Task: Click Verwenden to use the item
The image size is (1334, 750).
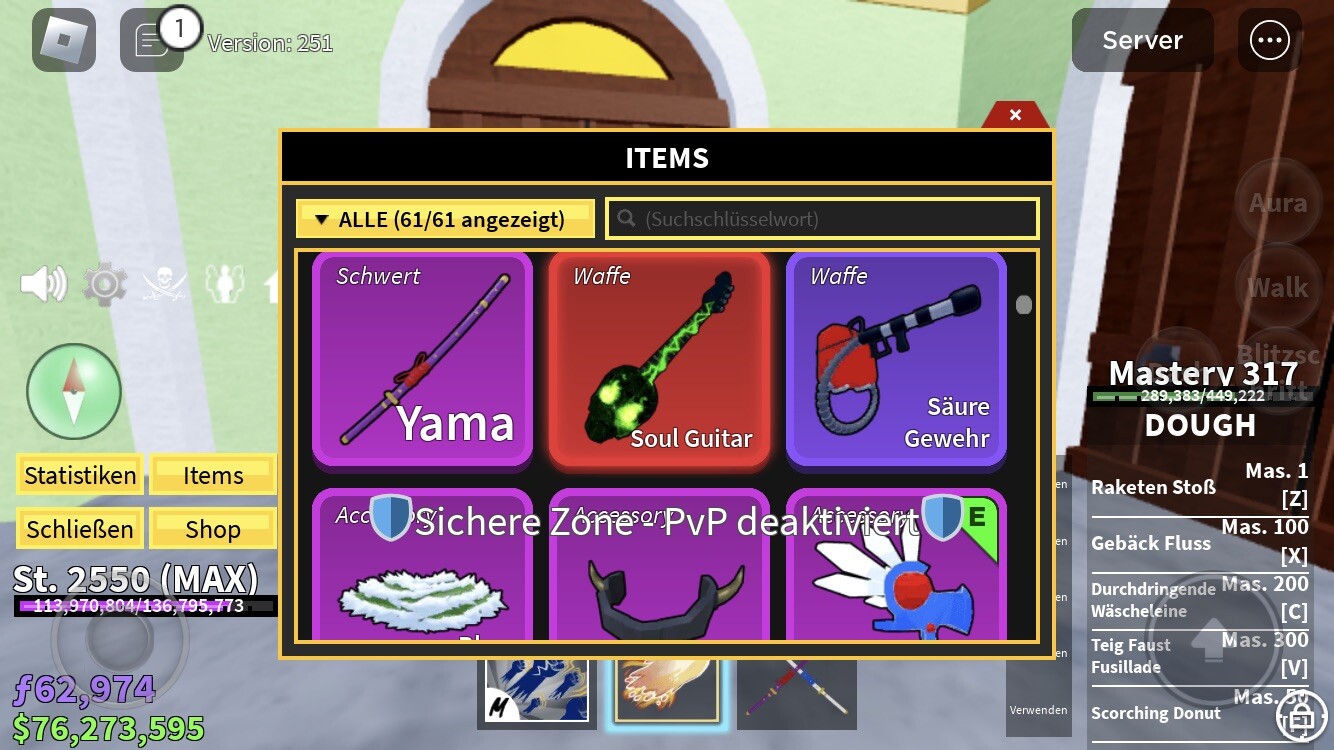Action: [x=1038, y=710]
